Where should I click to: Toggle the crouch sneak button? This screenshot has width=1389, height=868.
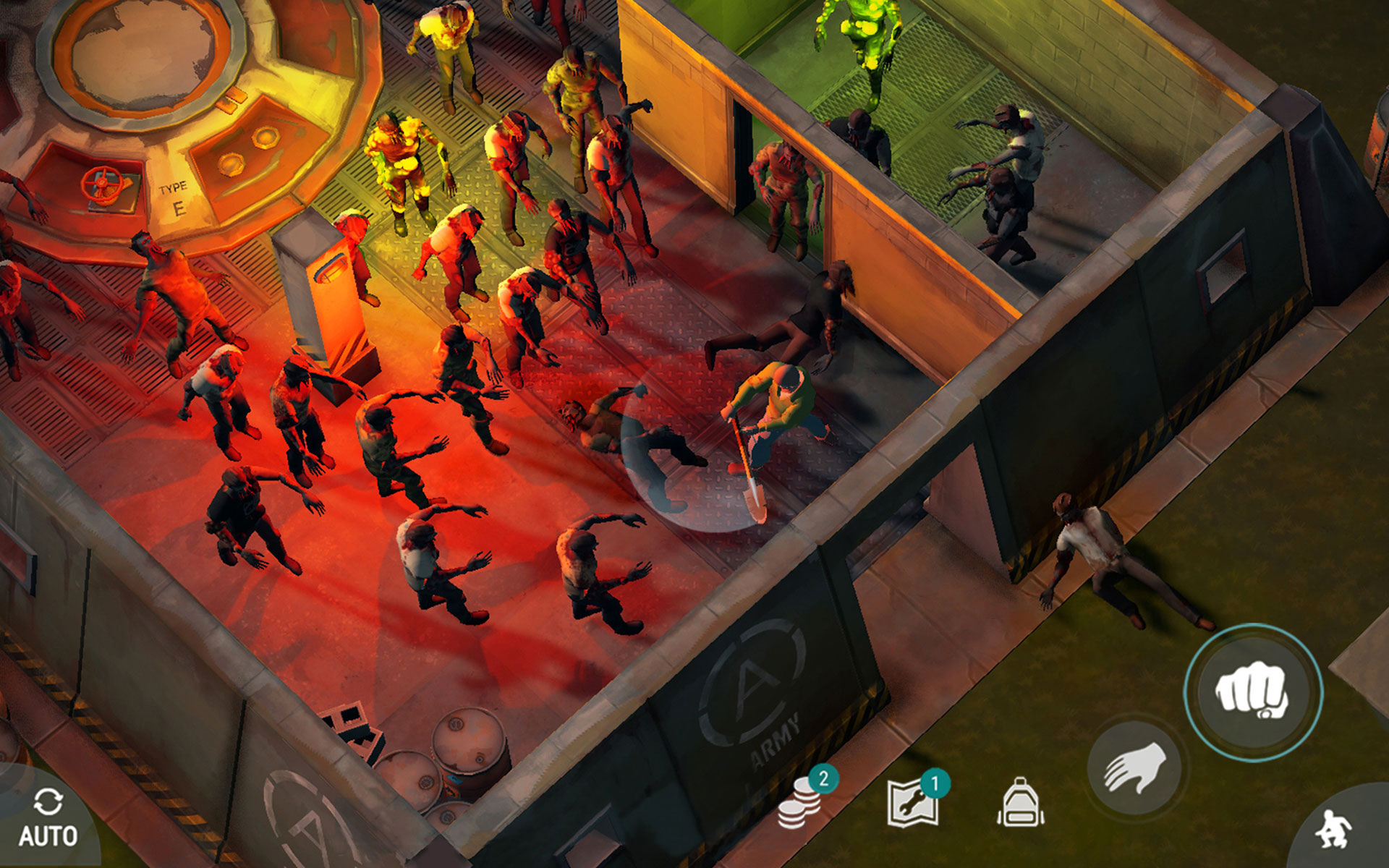click(1335, 829)
